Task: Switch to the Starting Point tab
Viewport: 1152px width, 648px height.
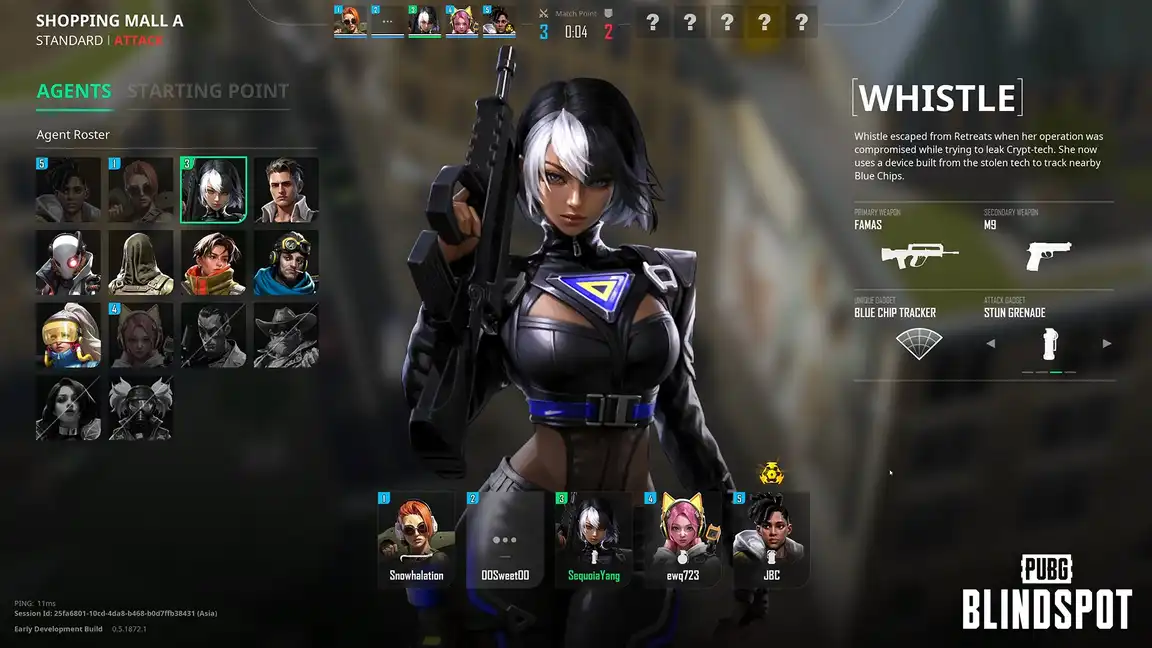Action: pyautogui.click(x=208, y=91)
